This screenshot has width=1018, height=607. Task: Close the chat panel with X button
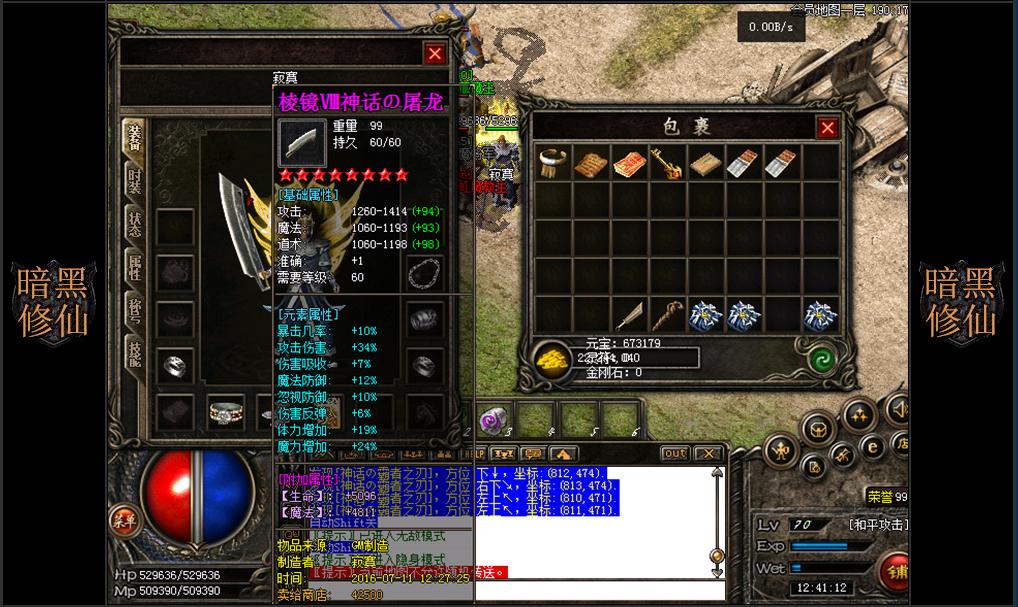[x=708, y=453]
